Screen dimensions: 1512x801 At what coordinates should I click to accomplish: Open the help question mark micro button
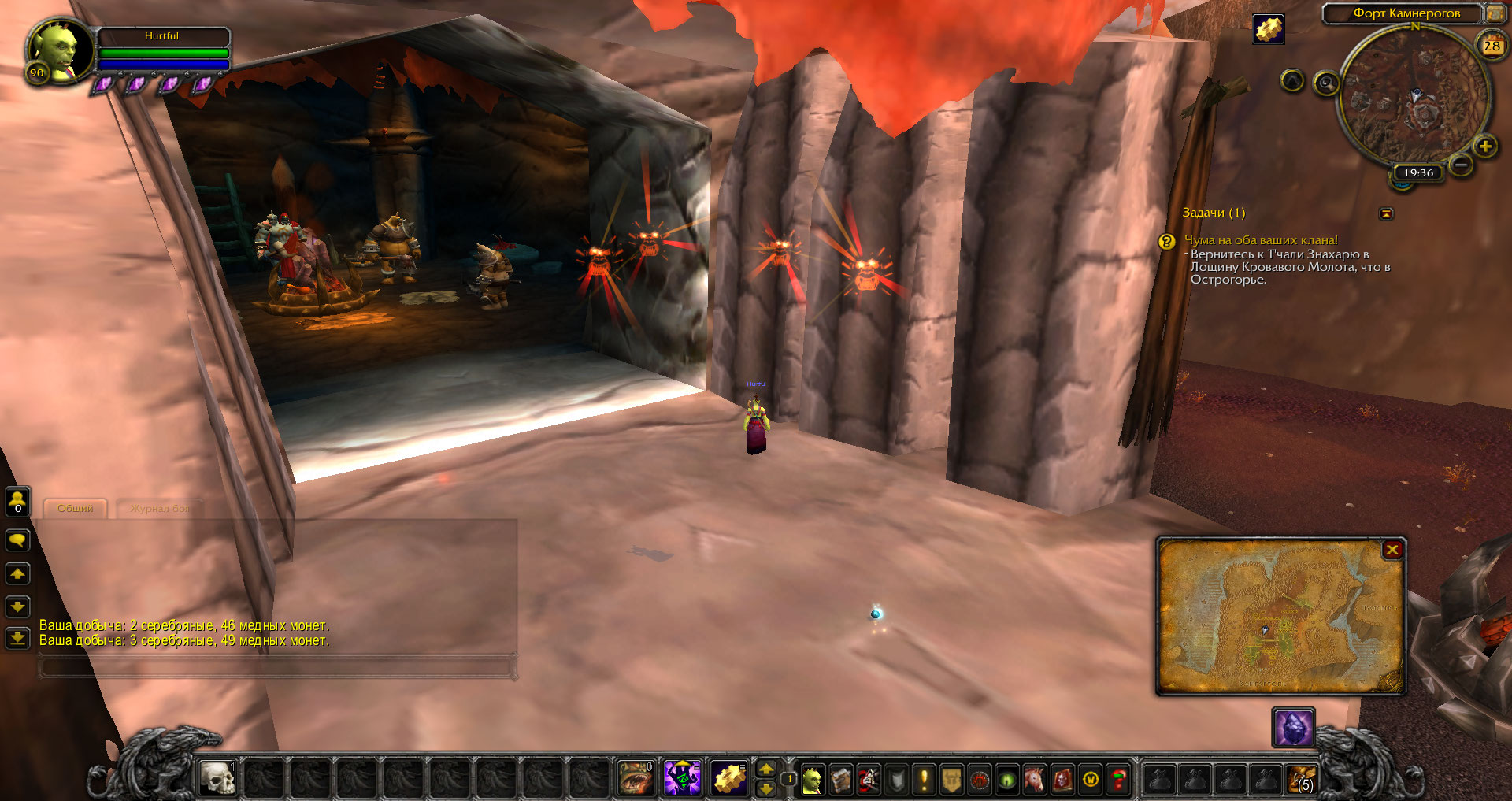click(1117, 780)
